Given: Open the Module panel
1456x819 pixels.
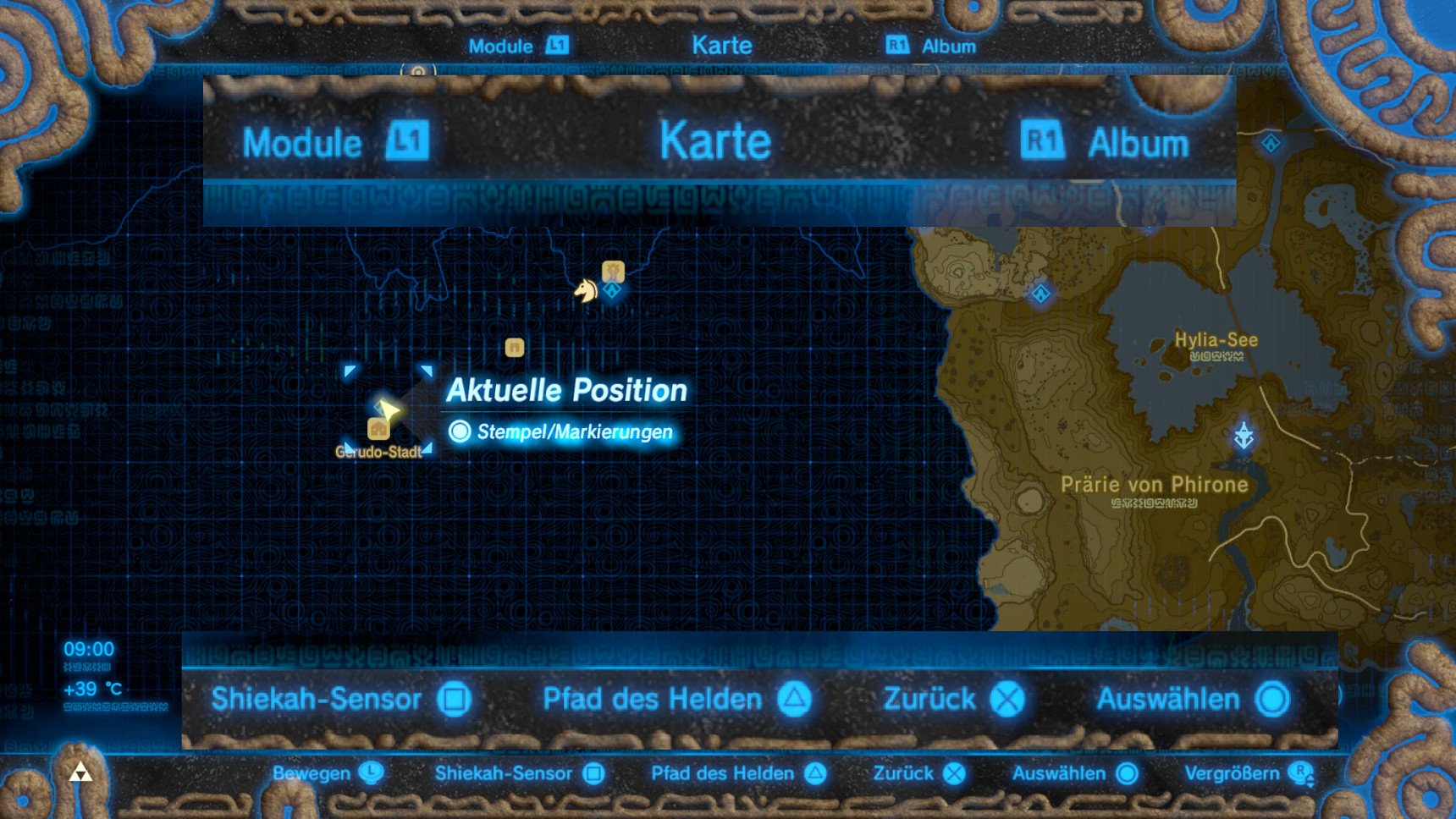Looking at the screenshot, I should click(301, 141).
